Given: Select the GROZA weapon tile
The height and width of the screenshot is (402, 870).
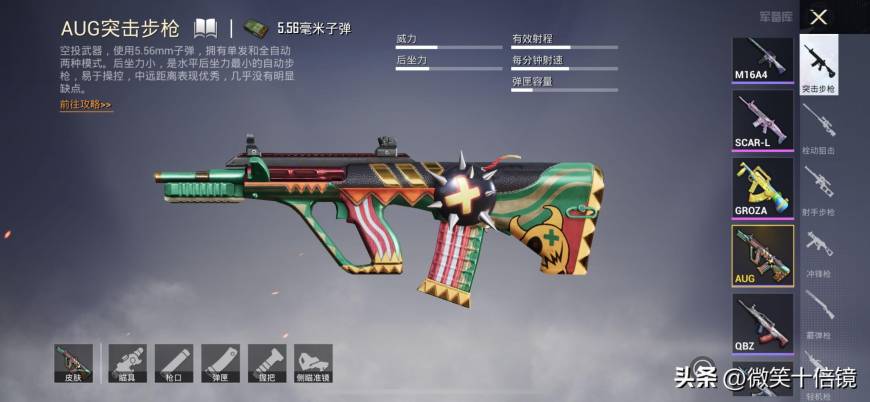Looking at the screenshot, I should 763,186.
